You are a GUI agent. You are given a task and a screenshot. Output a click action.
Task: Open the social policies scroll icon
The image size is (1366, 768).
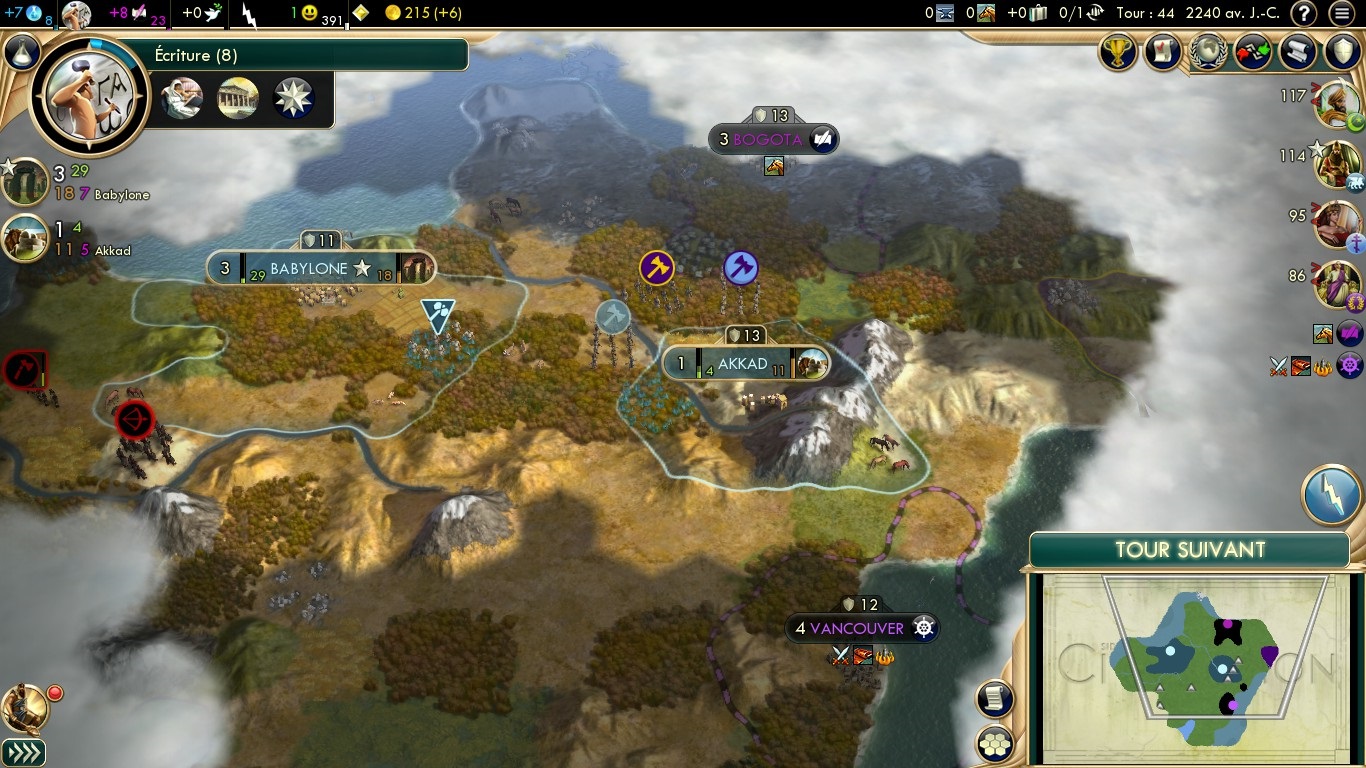(x=1162, y=52)
